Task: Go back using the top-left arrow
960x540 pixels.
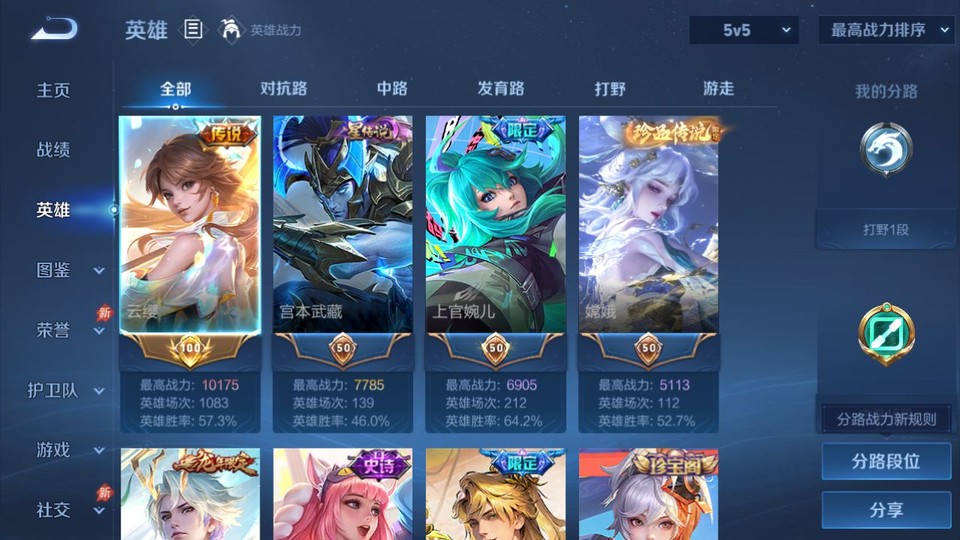Action: [54, 30]
